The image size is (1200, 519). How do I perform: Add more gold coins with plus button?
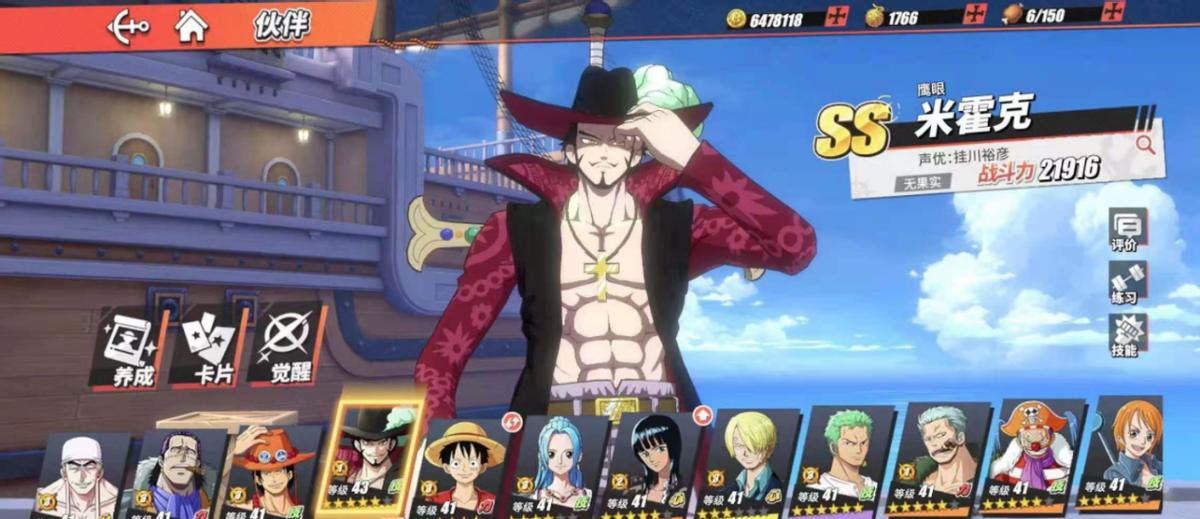point(839,17)
